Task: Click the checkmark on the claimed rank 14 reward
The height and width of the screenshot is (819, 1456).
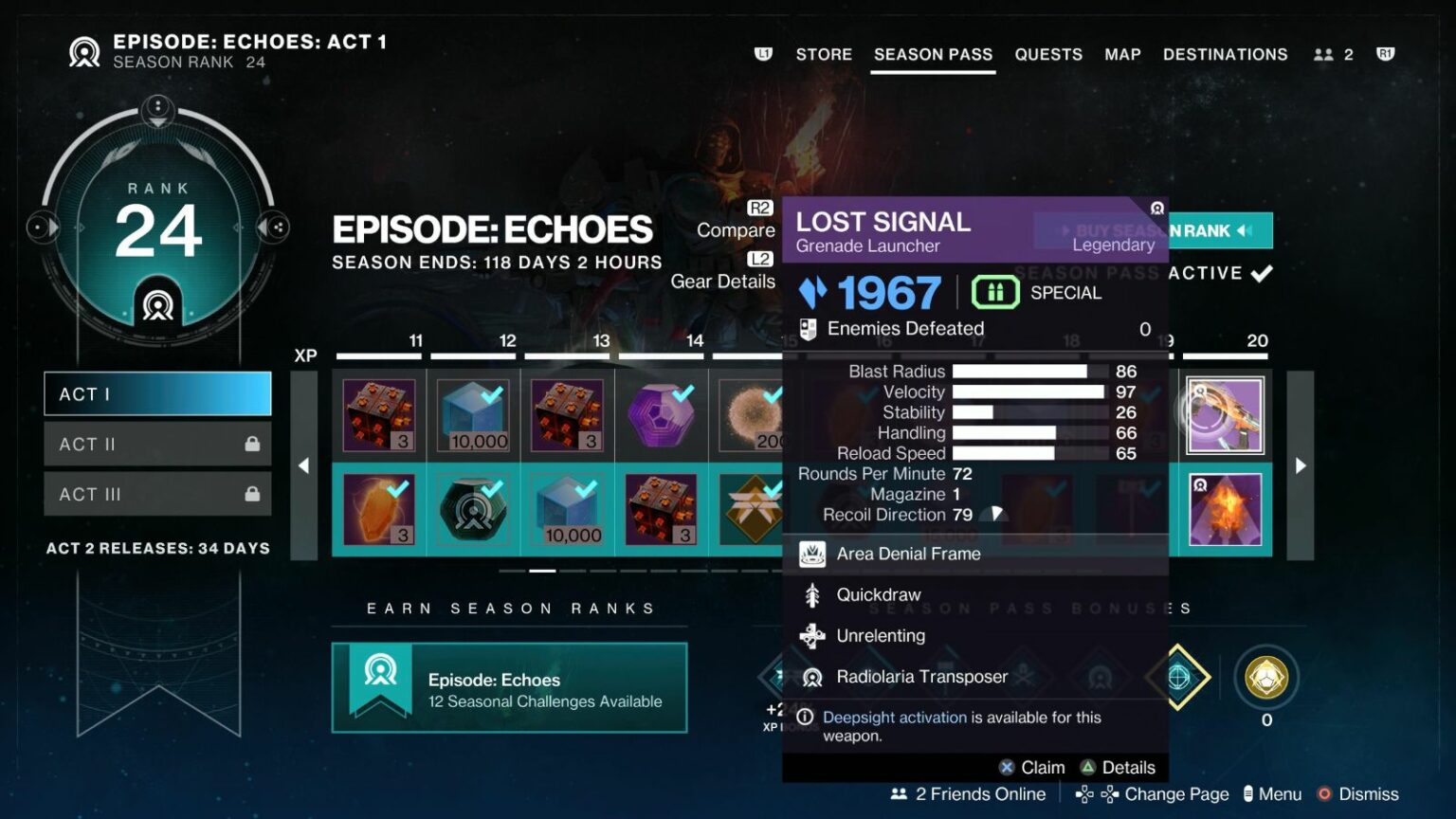Action: [685, 391]
